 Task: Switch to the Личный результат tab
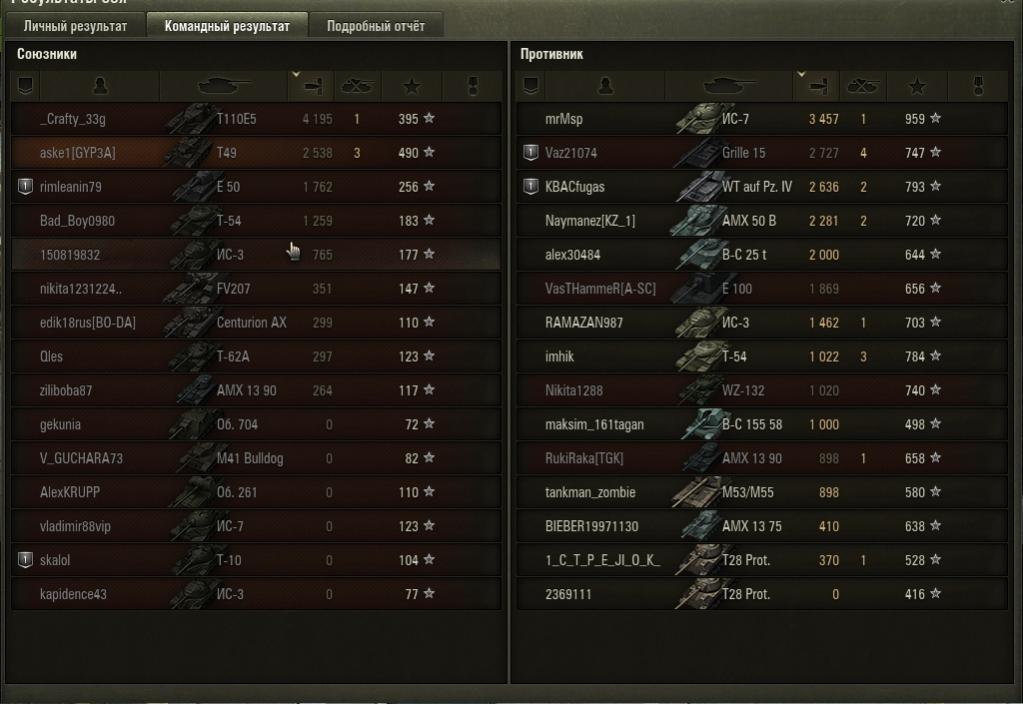coord(75,26)
